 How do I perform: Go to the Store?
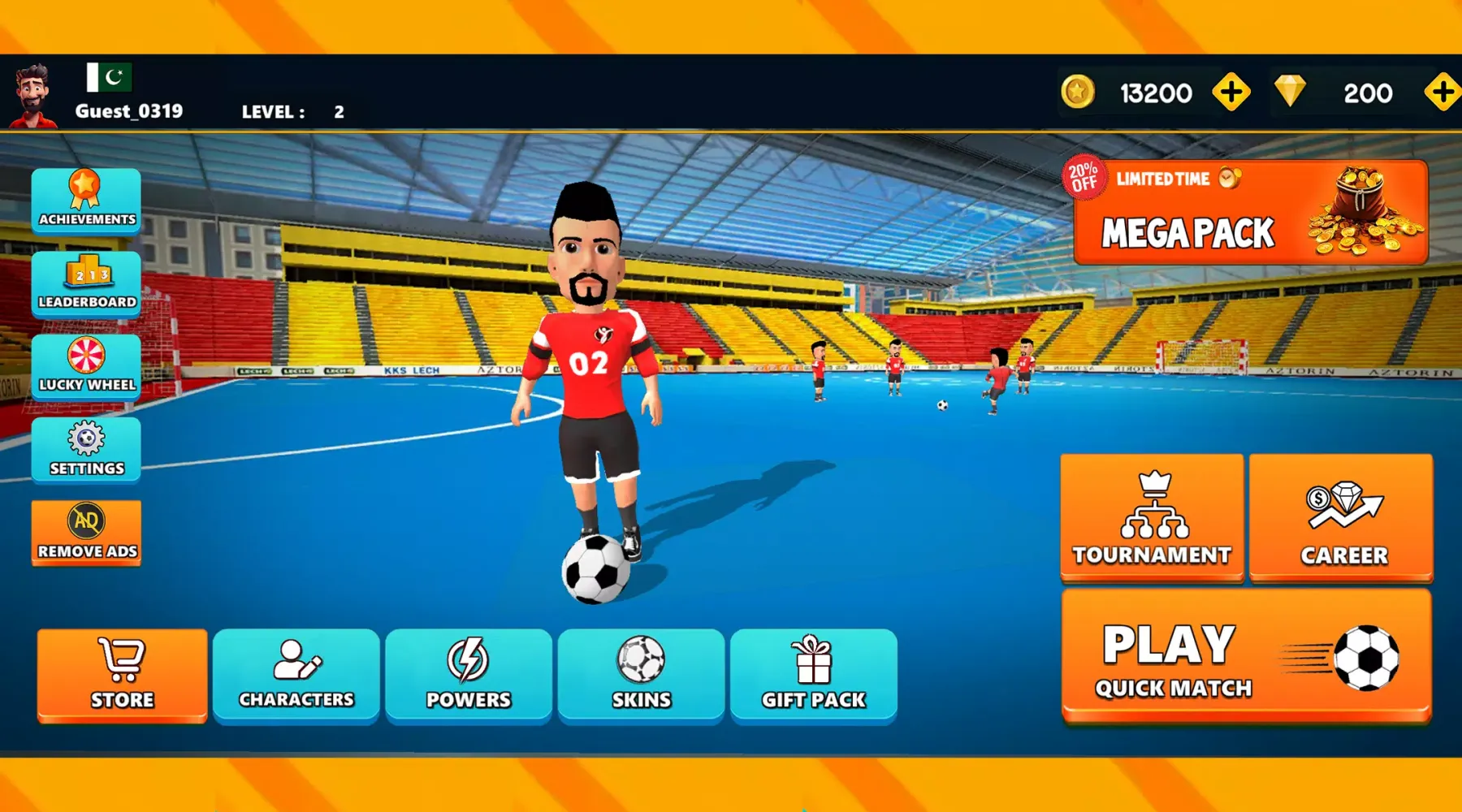point(122,675)
